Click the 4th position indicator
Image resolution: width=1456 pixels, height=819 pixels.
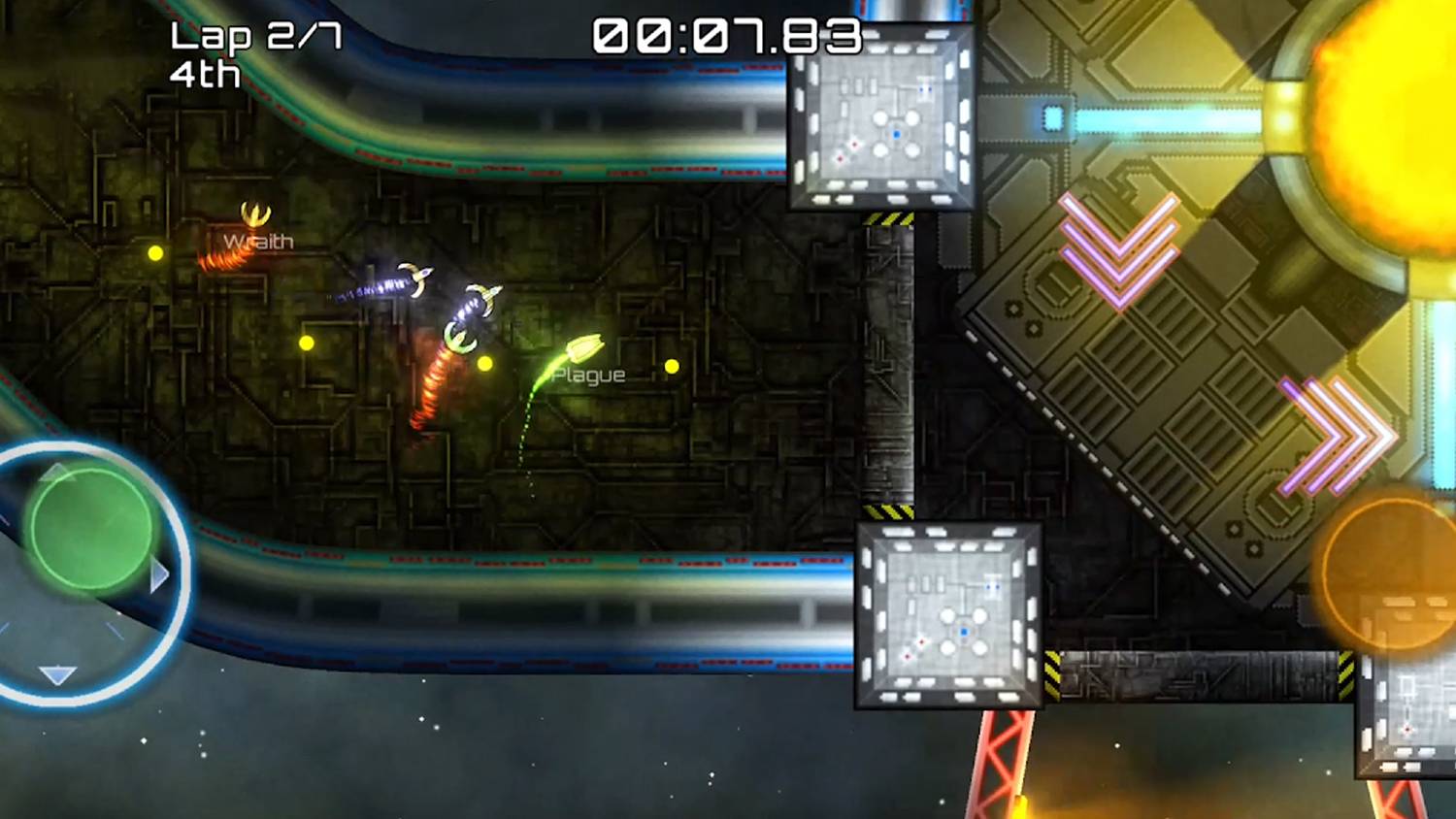(x=206, y=73)
